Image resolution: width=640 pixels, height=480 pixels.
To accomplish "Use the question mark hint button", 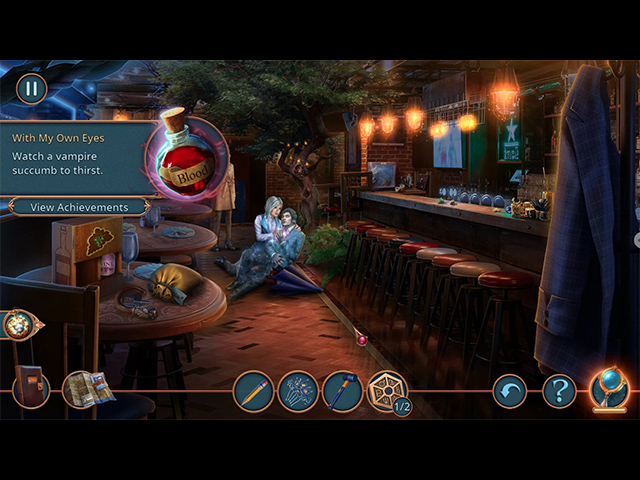I will point(559,391).
